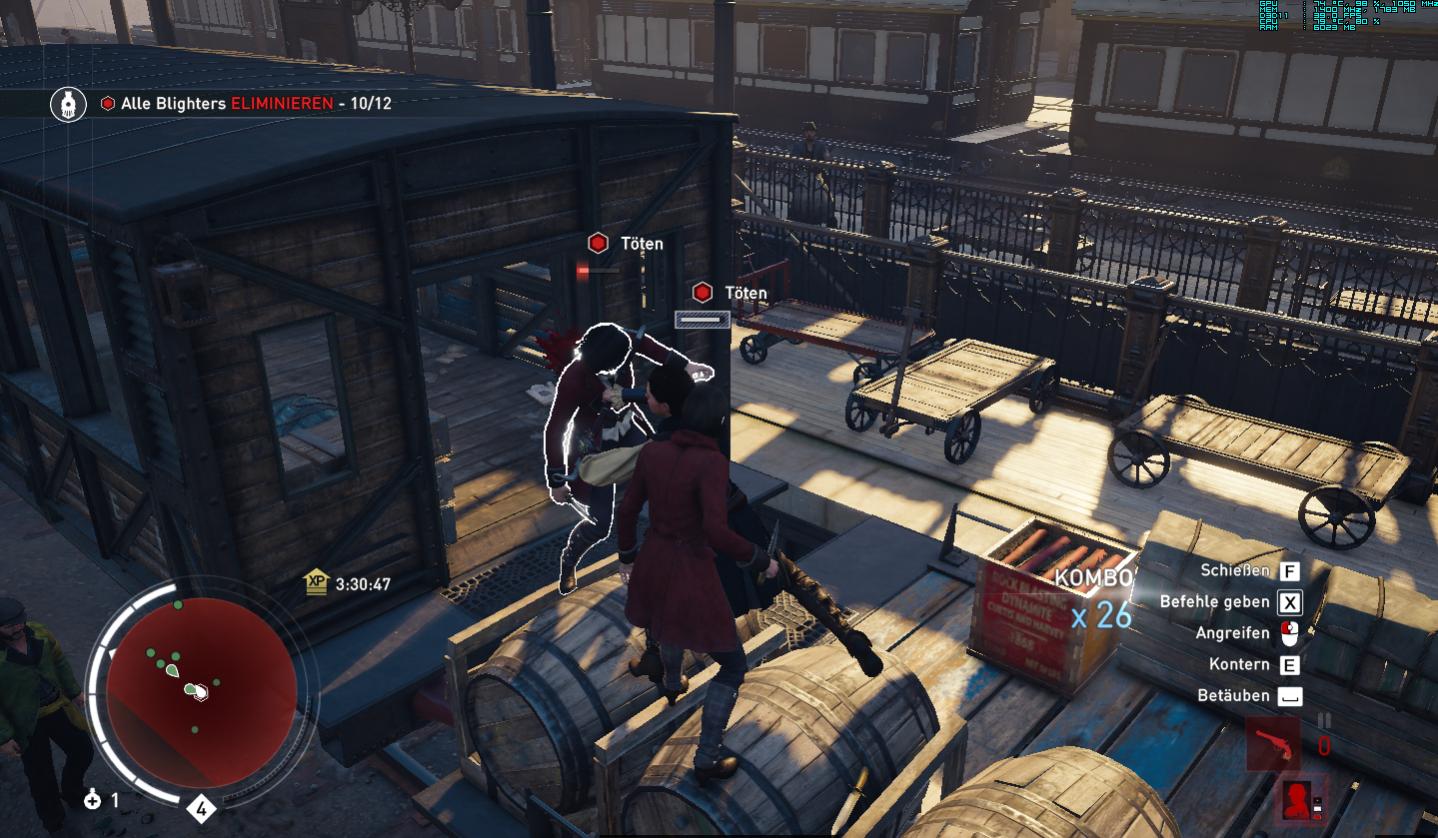Click the train mission icon

click(x=68, y=104)
